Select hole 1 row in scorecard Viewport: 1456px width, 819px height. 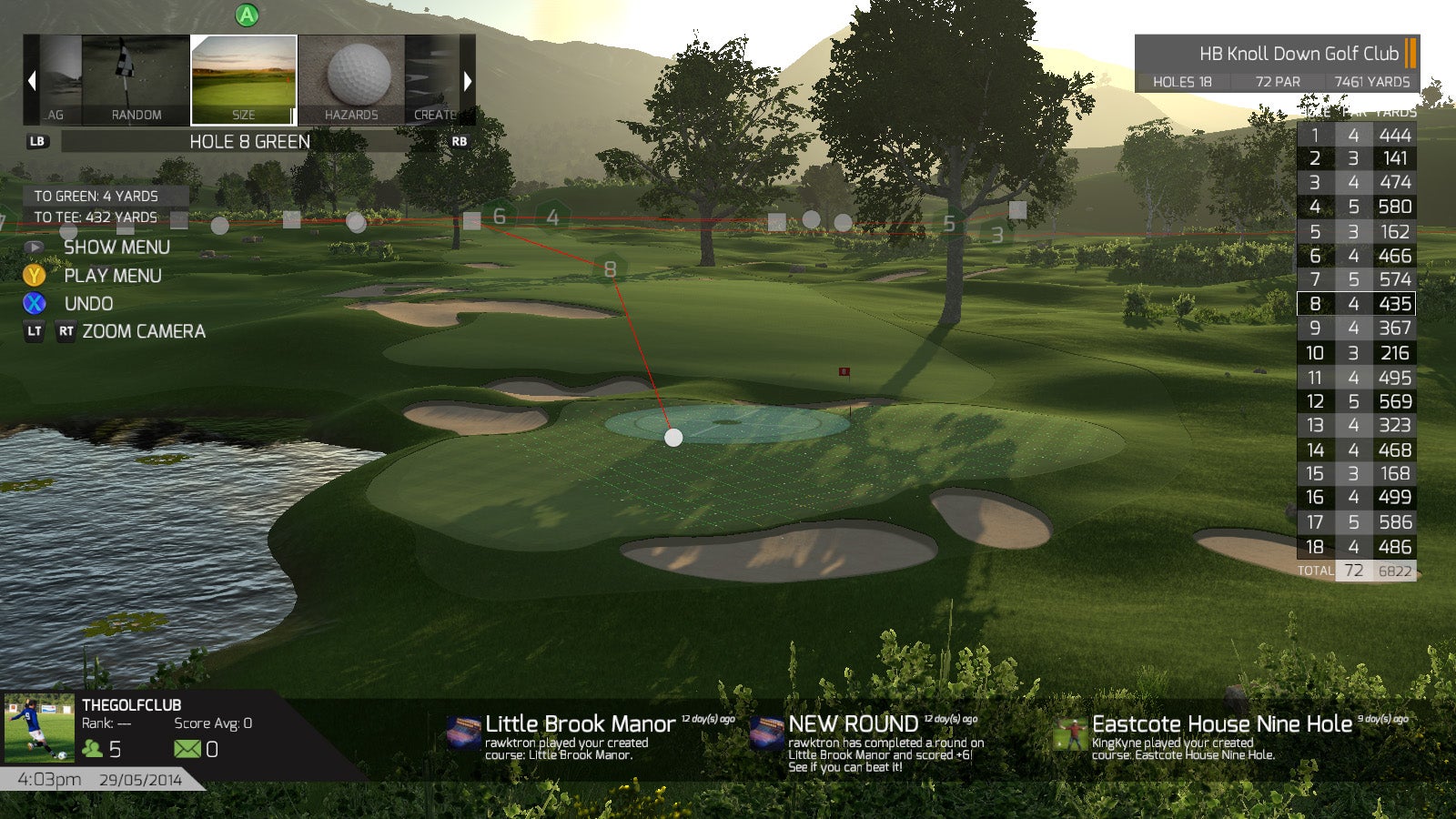point(1356,136)
